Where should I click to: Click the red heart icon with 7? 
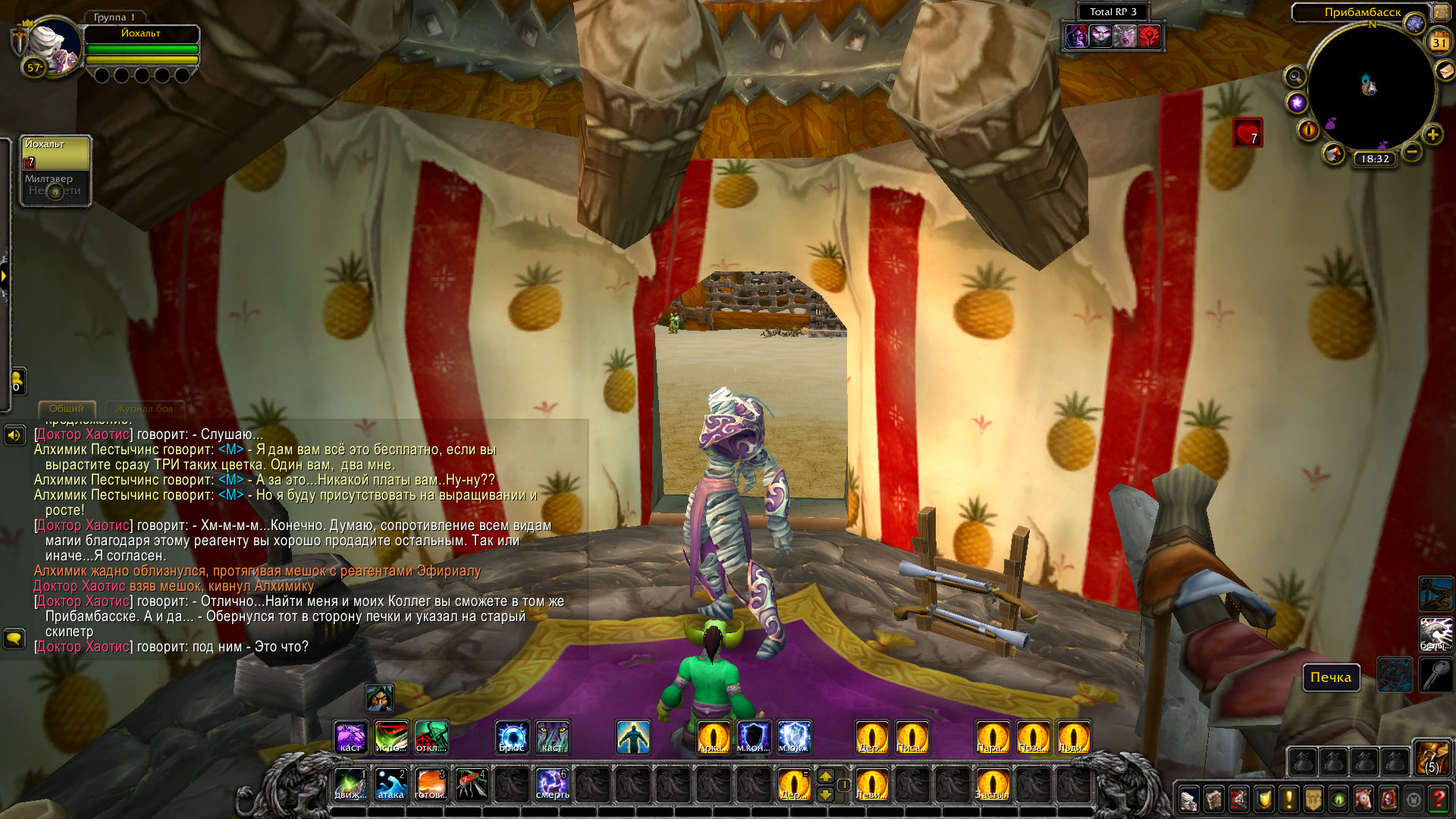1247,133
